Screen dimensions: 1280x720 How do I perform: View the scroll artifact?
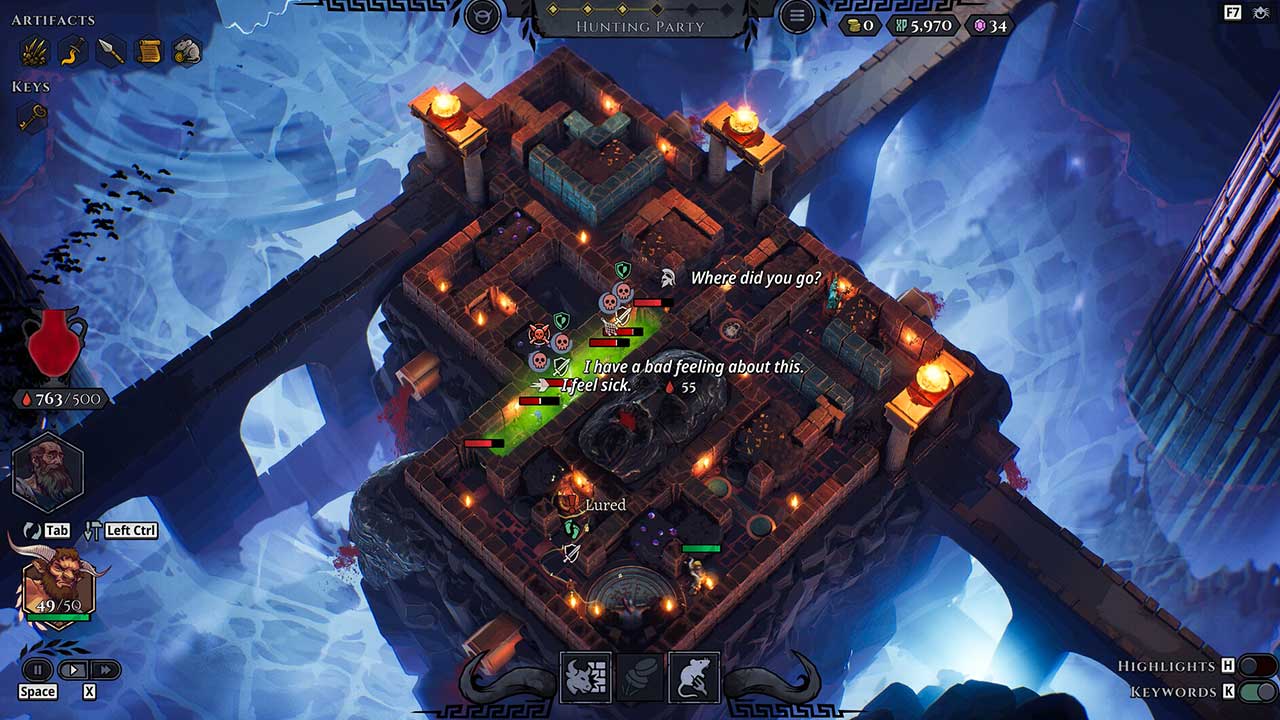149,50
